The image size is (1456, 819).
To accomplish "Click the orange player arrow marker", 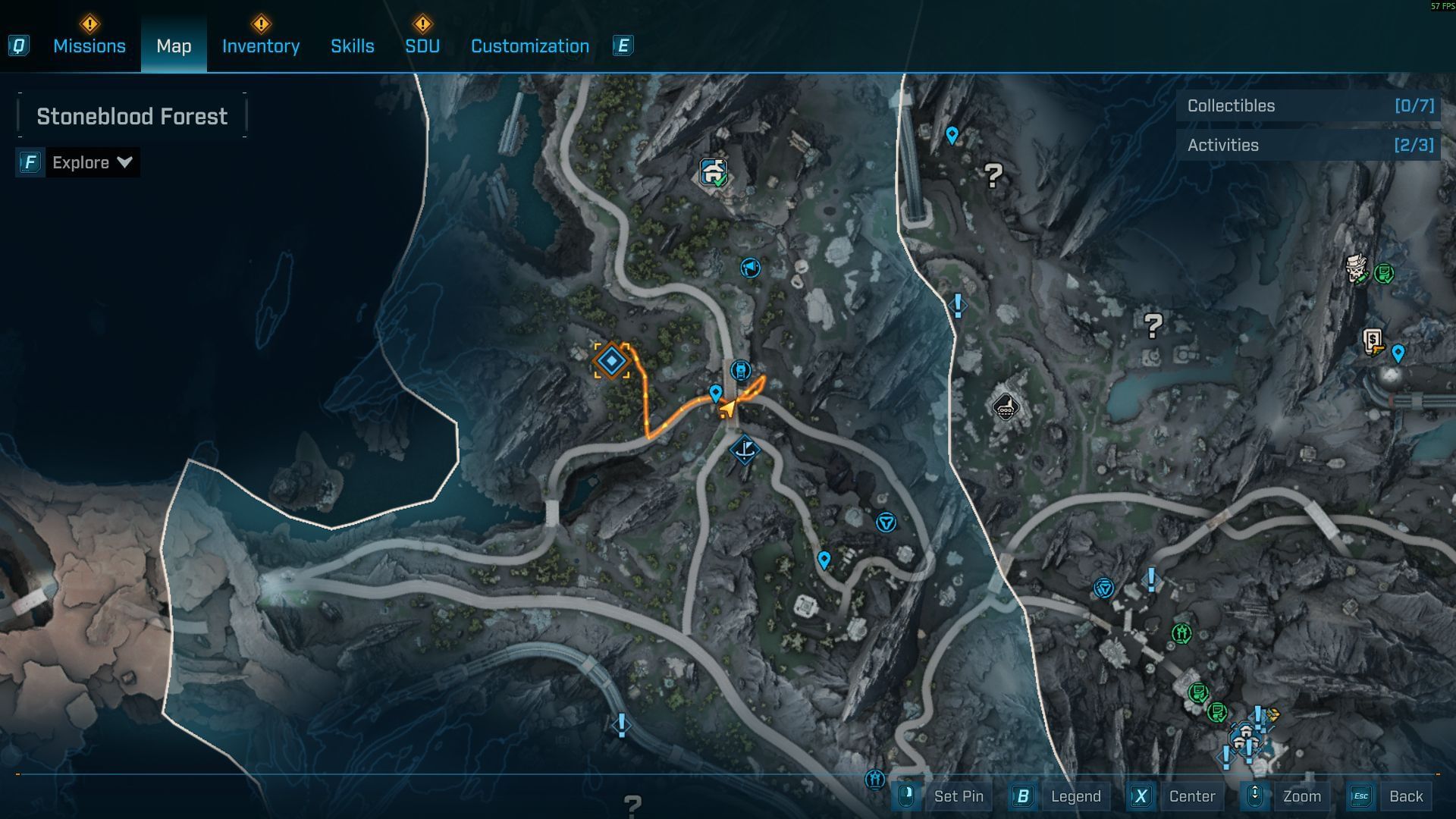I will [727, 409].
